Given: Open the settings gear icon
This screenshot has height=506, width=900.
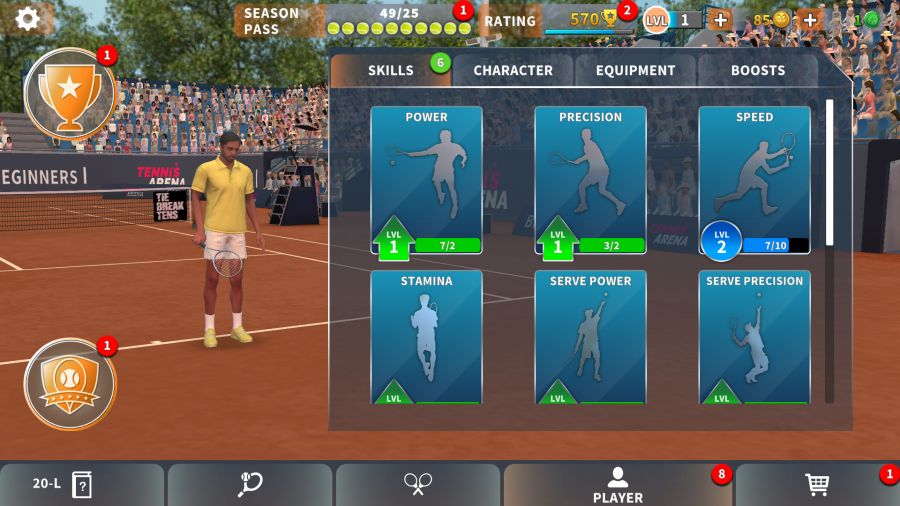Looking at the screenshot, I should point(28,18).
